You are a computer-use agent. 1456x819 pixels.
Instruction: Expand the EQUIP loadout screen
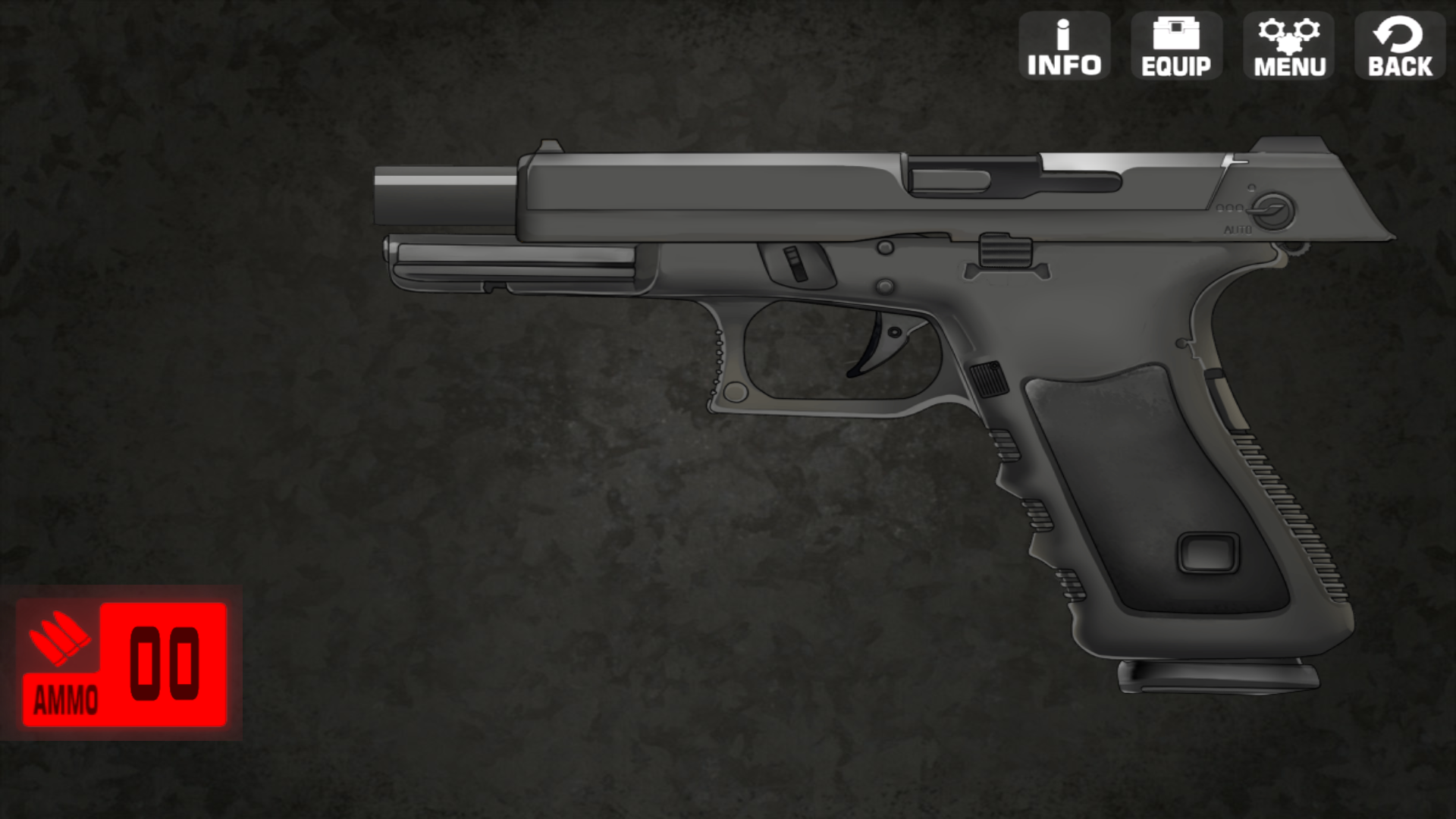[x=1176, y=45]
